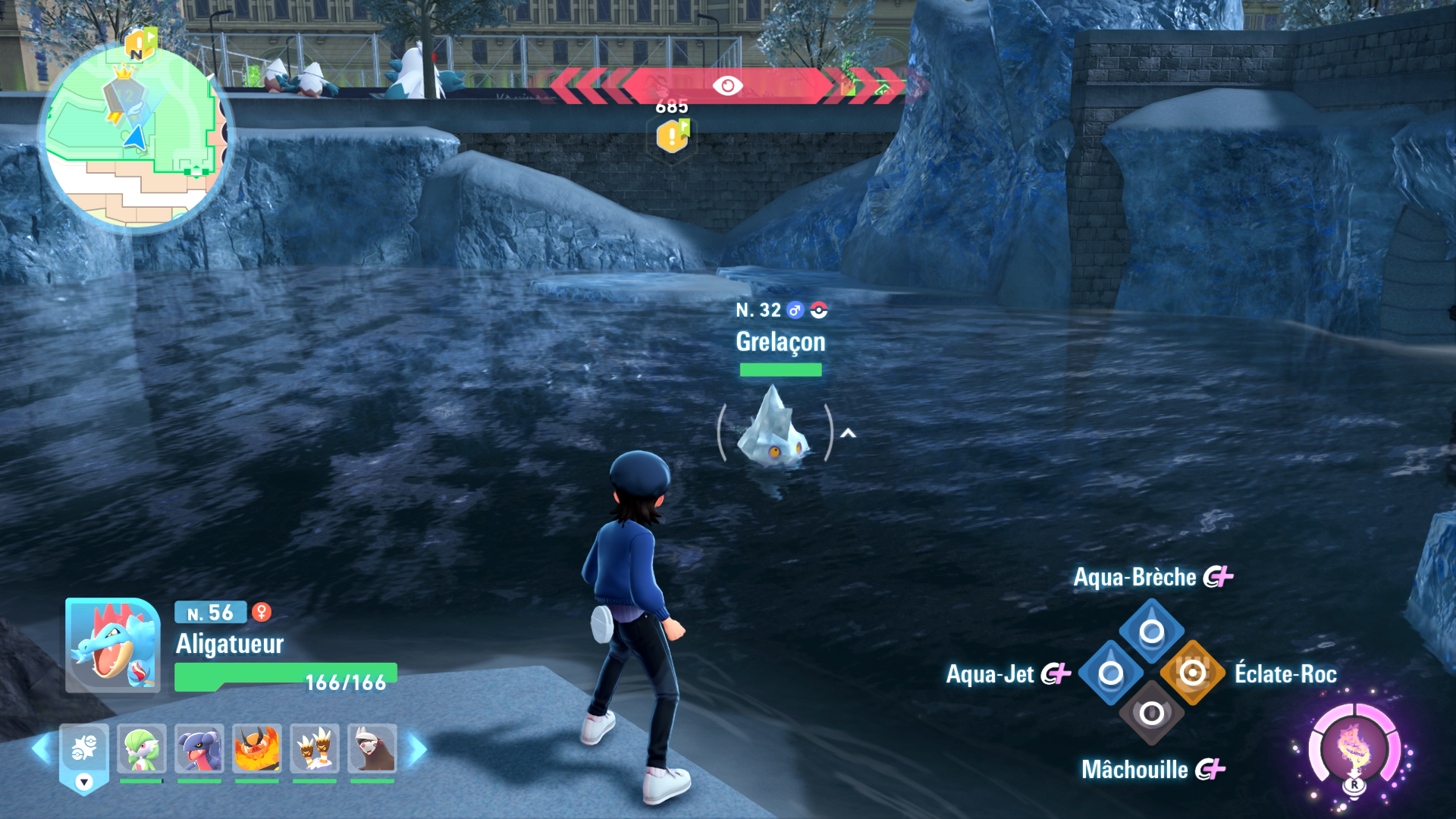
Task: Click the yellow mission icon above minimap
Action: point(140,44)
